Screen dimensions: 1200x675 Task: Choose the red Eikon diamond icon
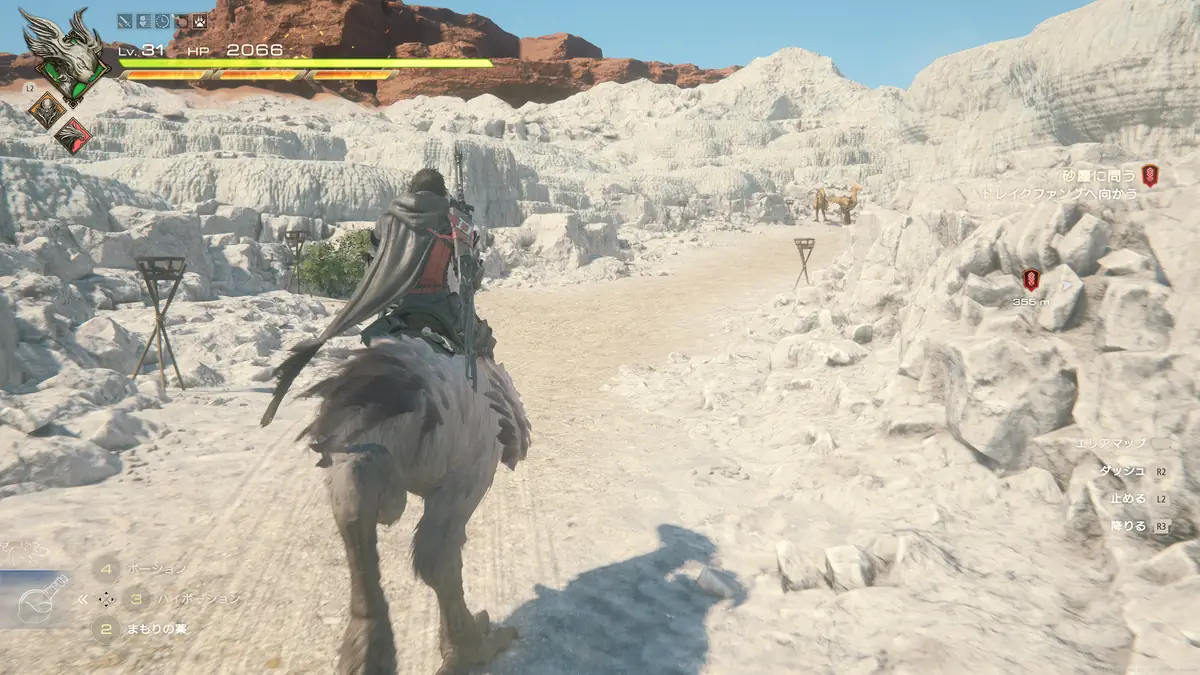[x=73, y=135]
